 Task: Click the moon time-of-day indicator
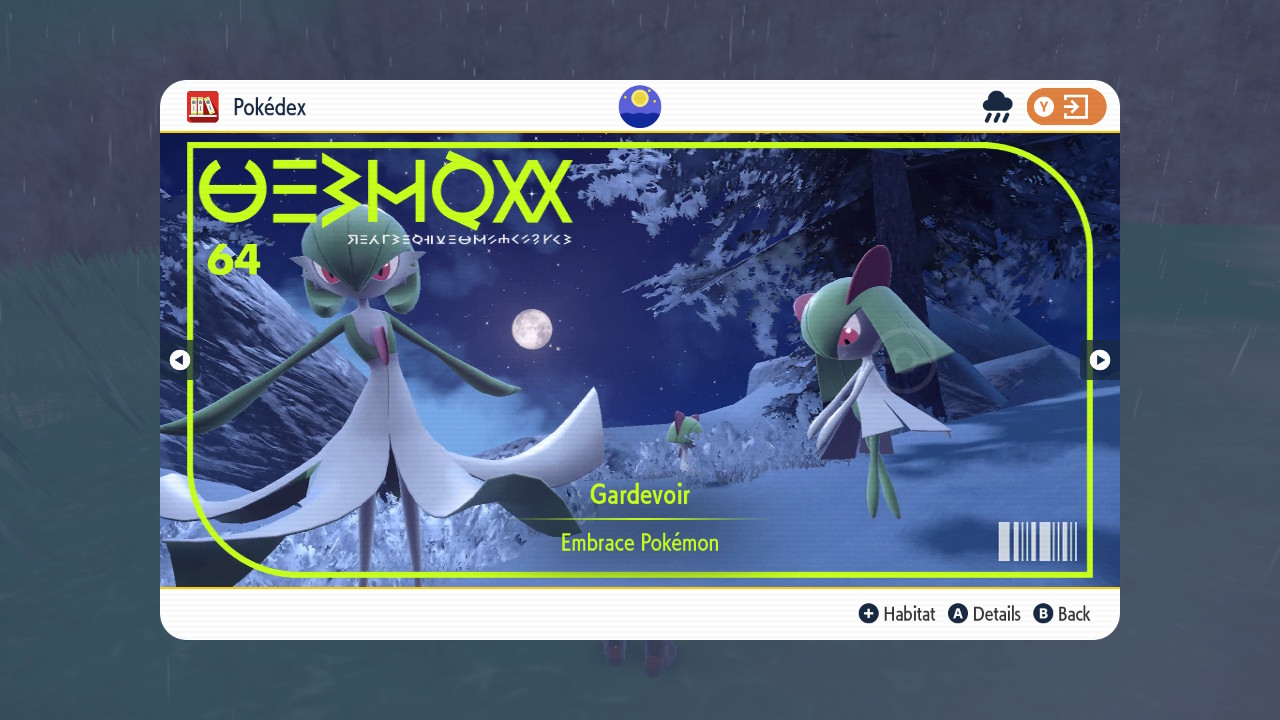point(639,106)
